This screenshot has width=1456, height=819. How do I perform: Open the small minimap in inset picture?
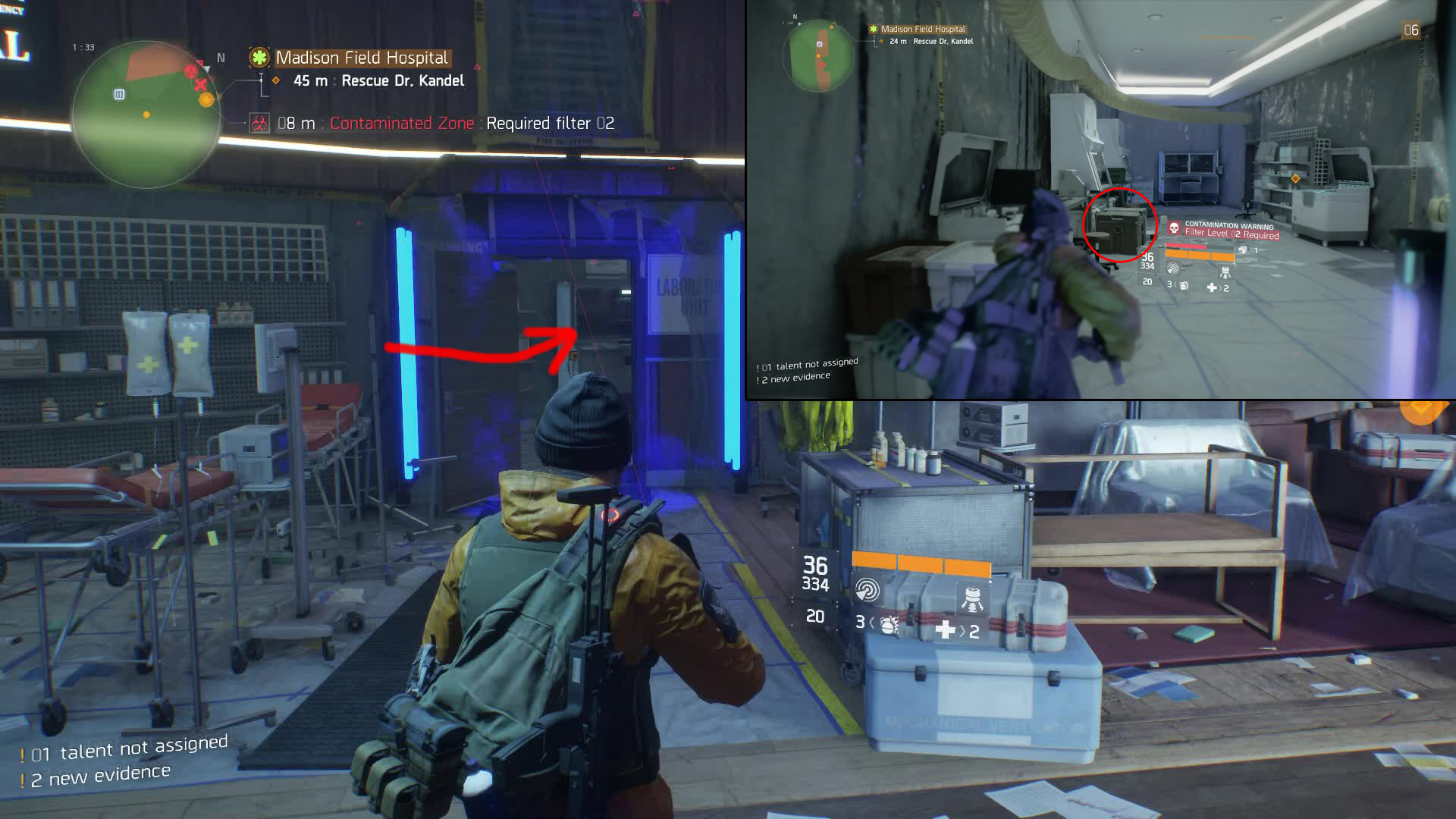click(x=817, y=56)
